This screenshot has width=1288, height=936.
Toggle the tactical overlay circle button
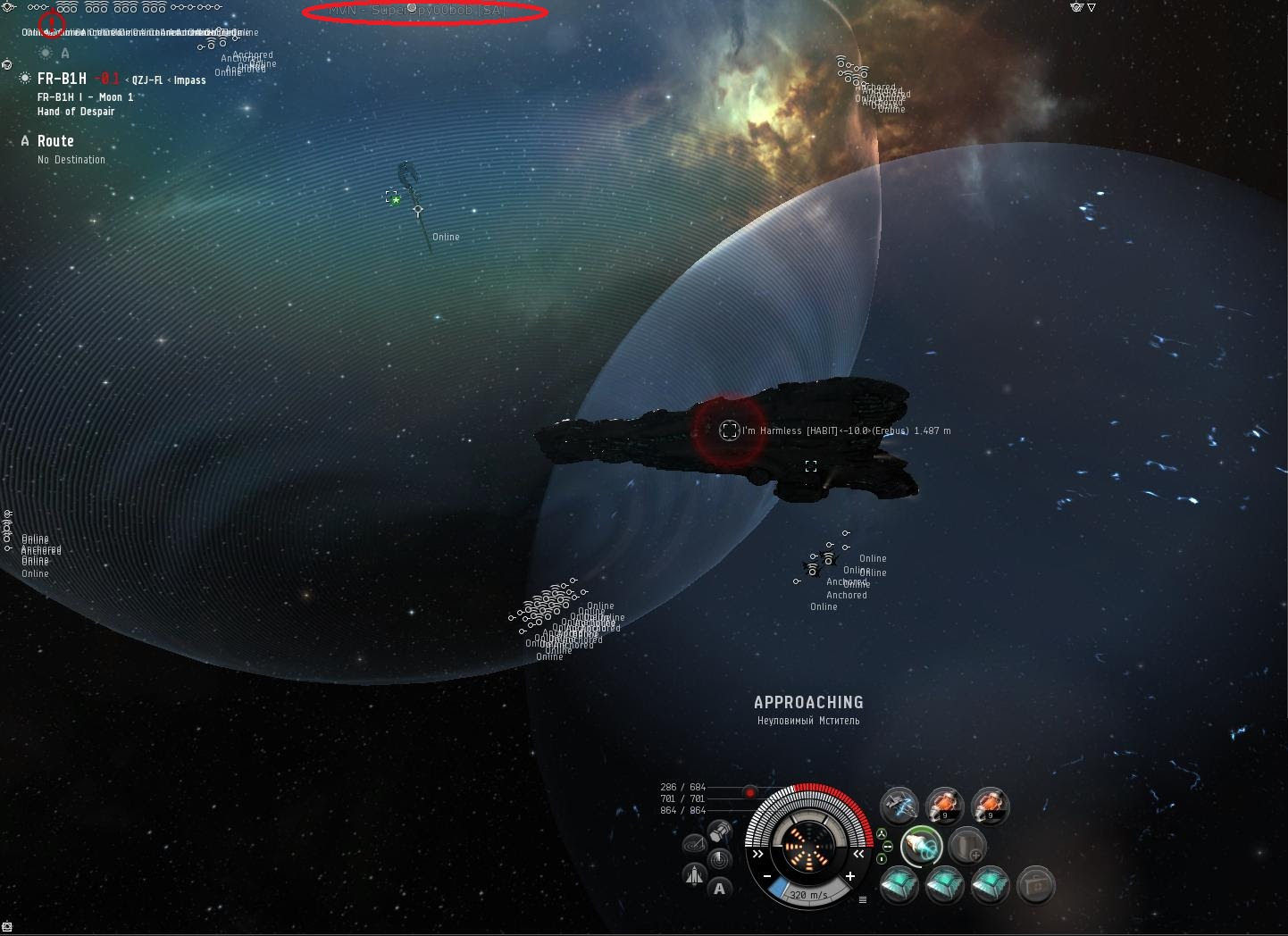[x=694, y=844]
